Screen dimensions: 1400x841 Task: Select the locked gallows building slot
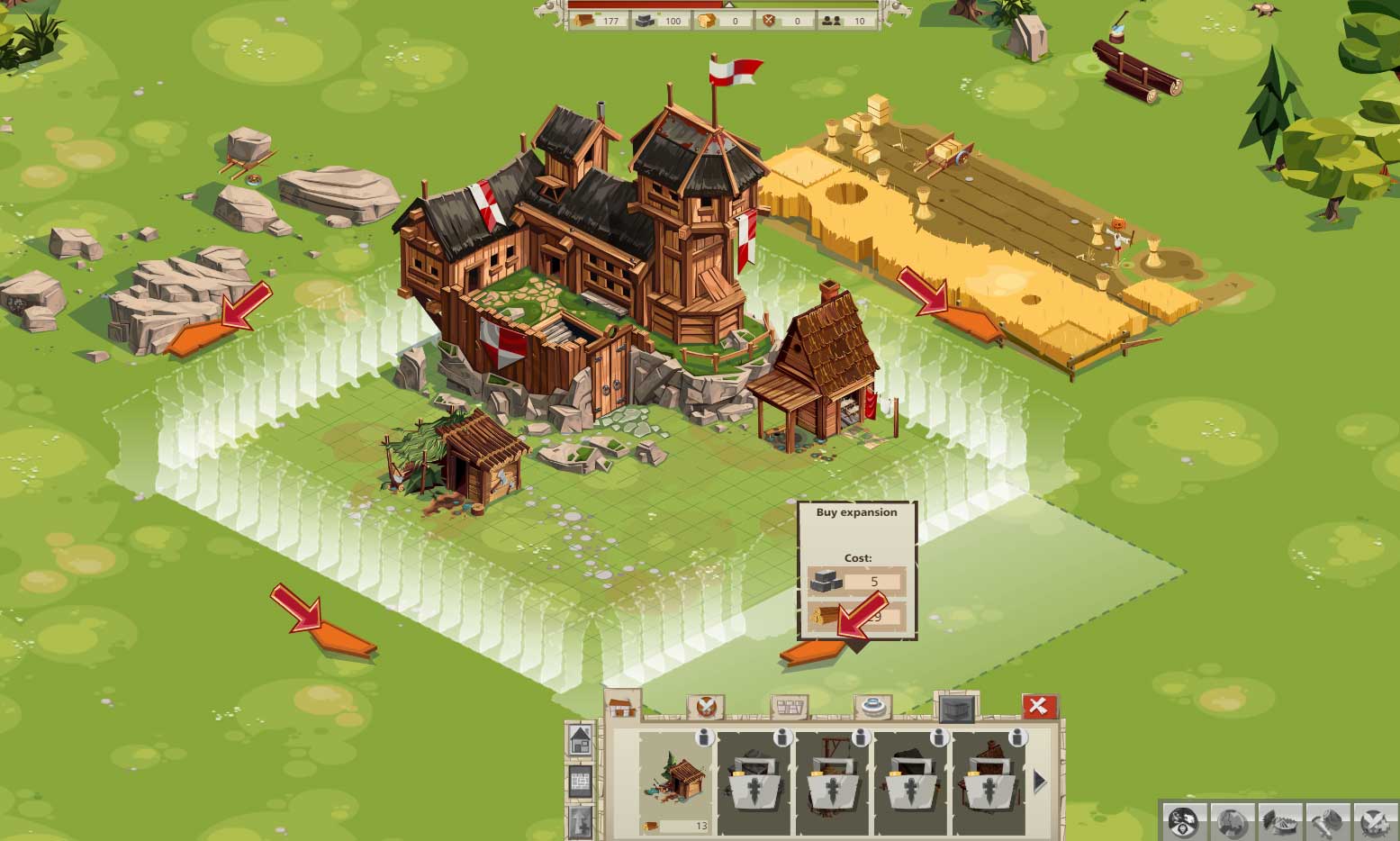click(831, 782)
